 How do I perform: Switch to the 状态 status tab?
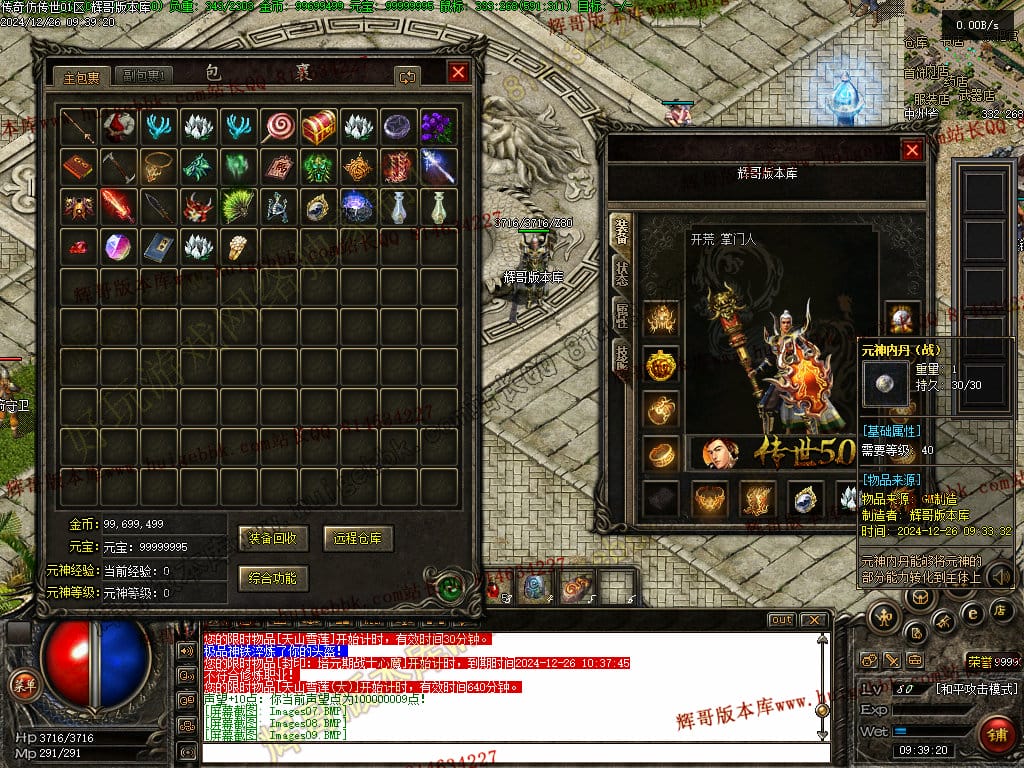pyautogui.click(x=621, y=273)
